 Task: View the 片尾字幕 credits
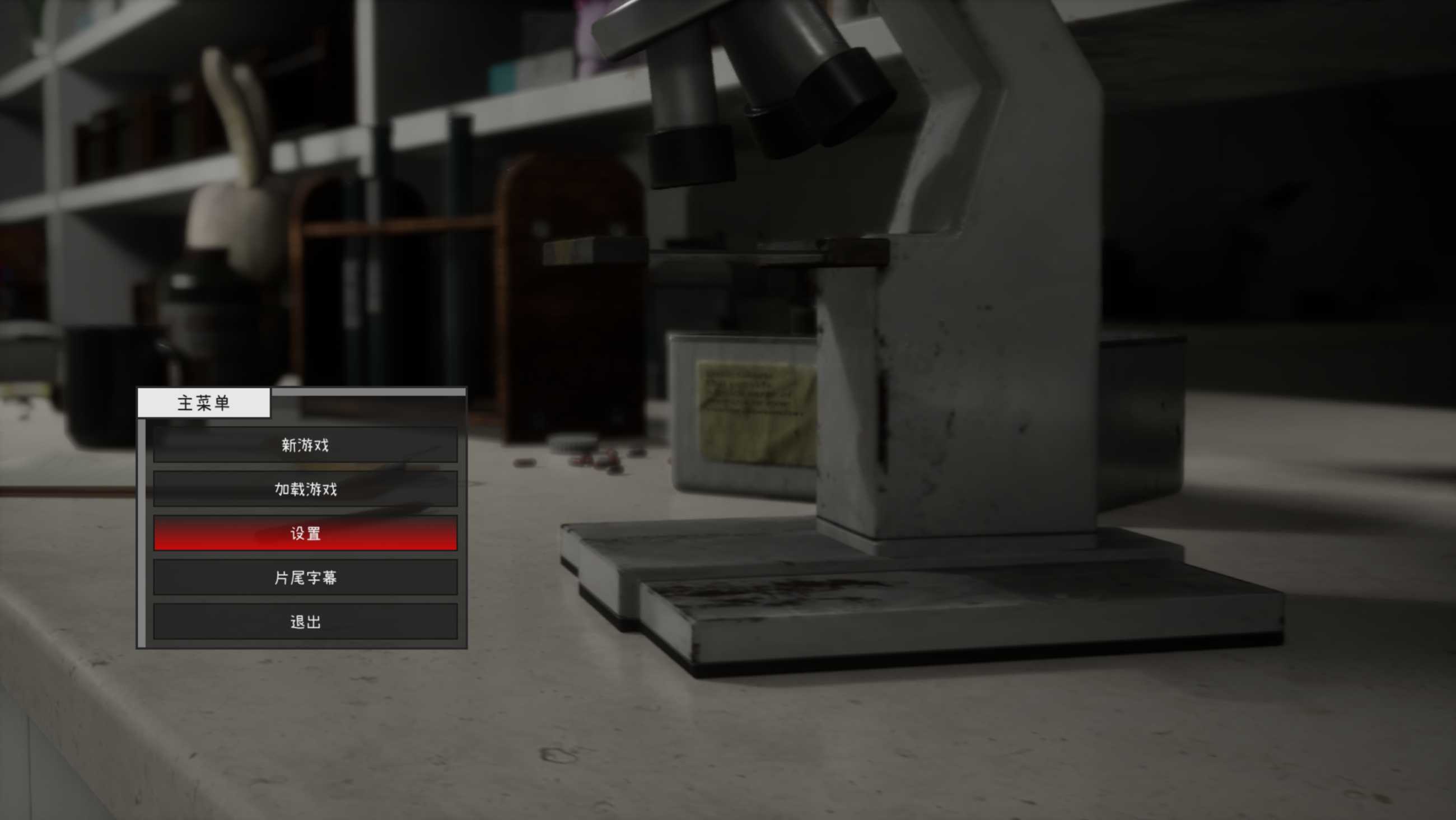(x=305, y=577)
